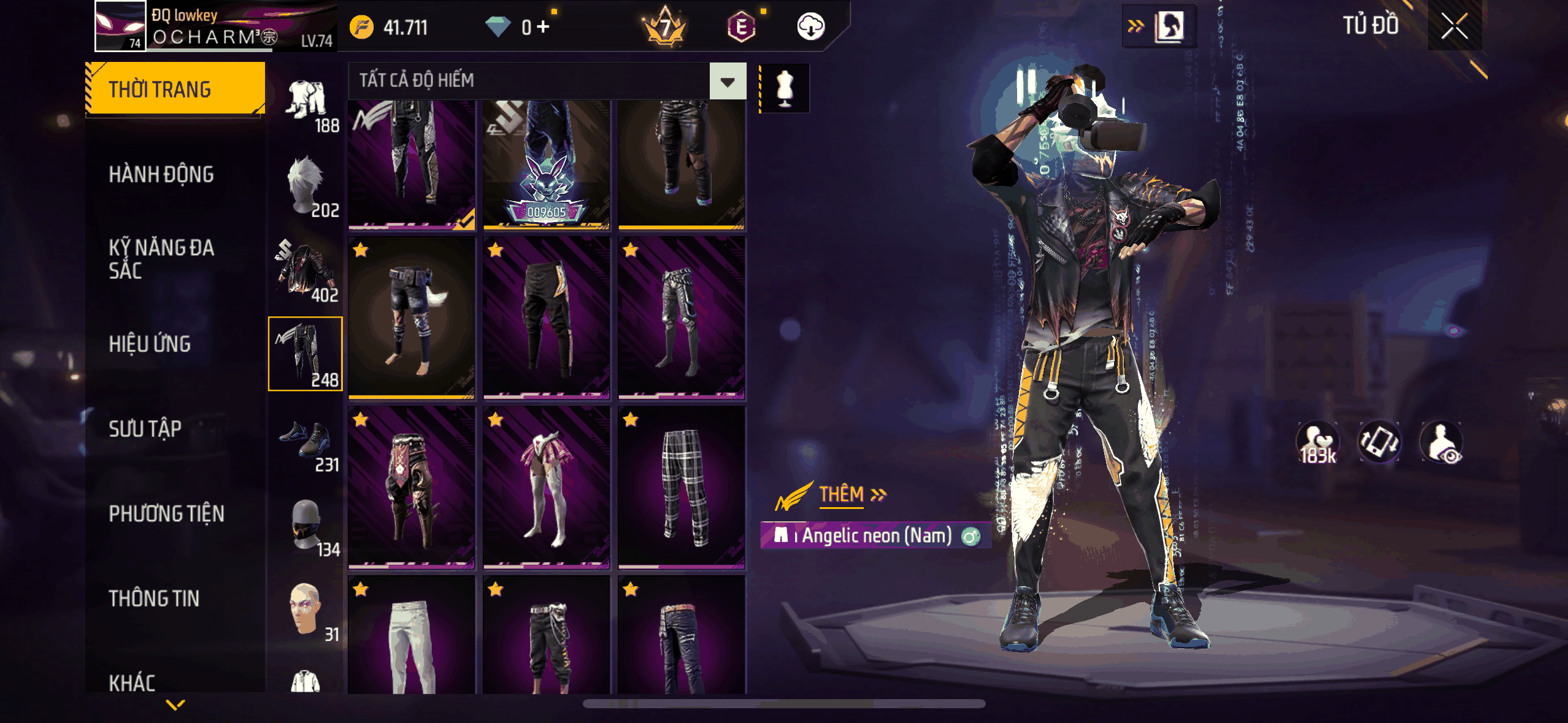Image resolution: width=1568 pixels, height=723 pixels.
Task: Select the plaid checkered pants item
Action: point(682,487)
